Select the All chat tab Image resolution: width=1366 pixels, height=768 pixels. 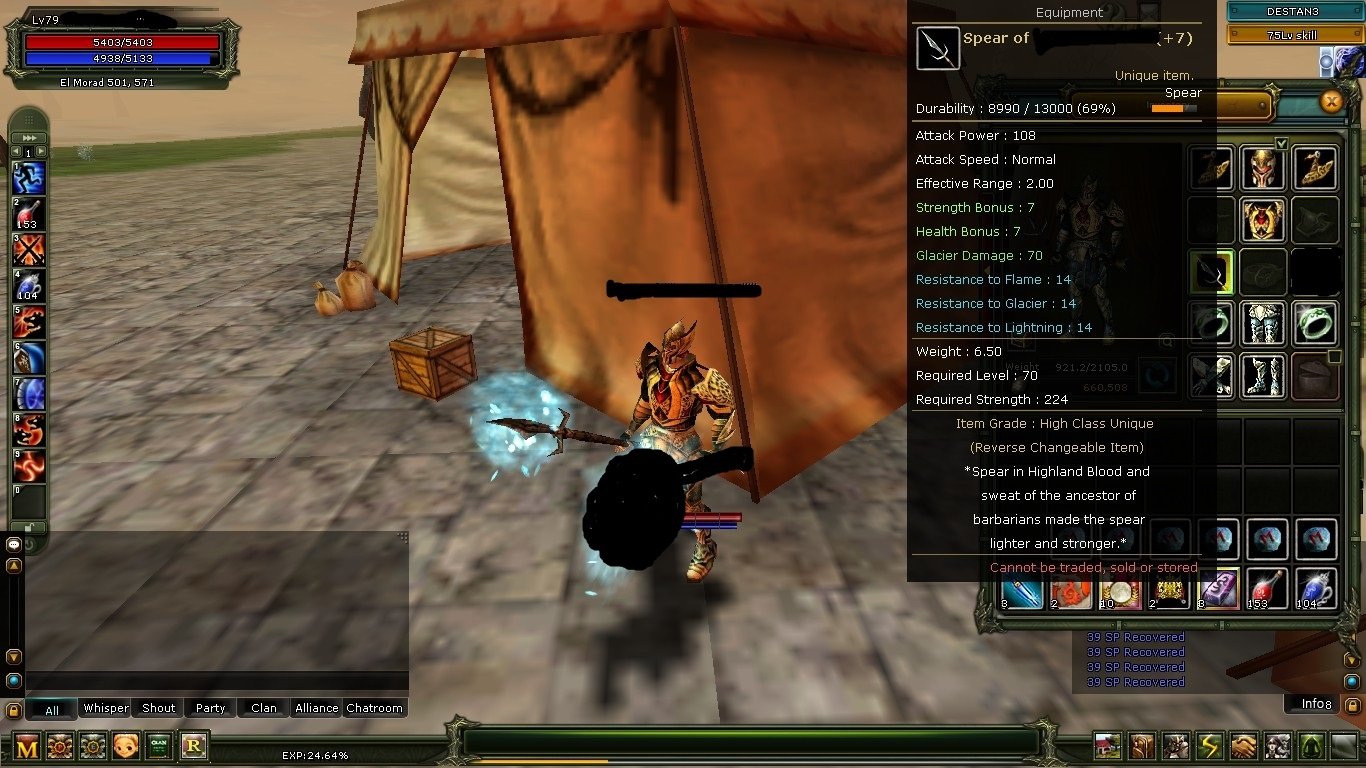(x=52, y=709)
